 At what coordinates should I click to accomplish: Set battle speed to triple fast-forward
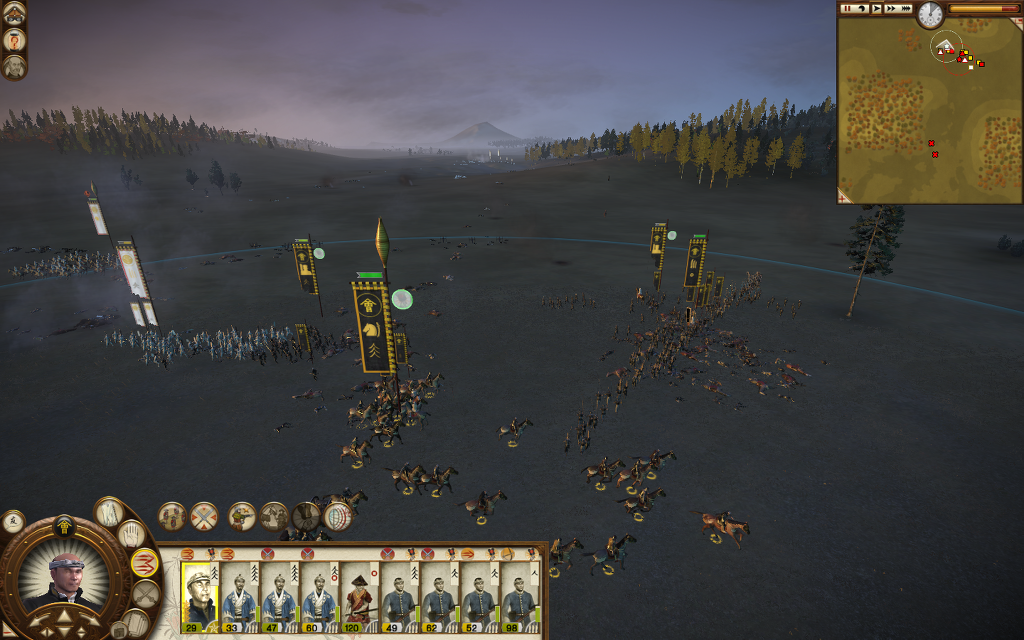(x=907, y=8)
